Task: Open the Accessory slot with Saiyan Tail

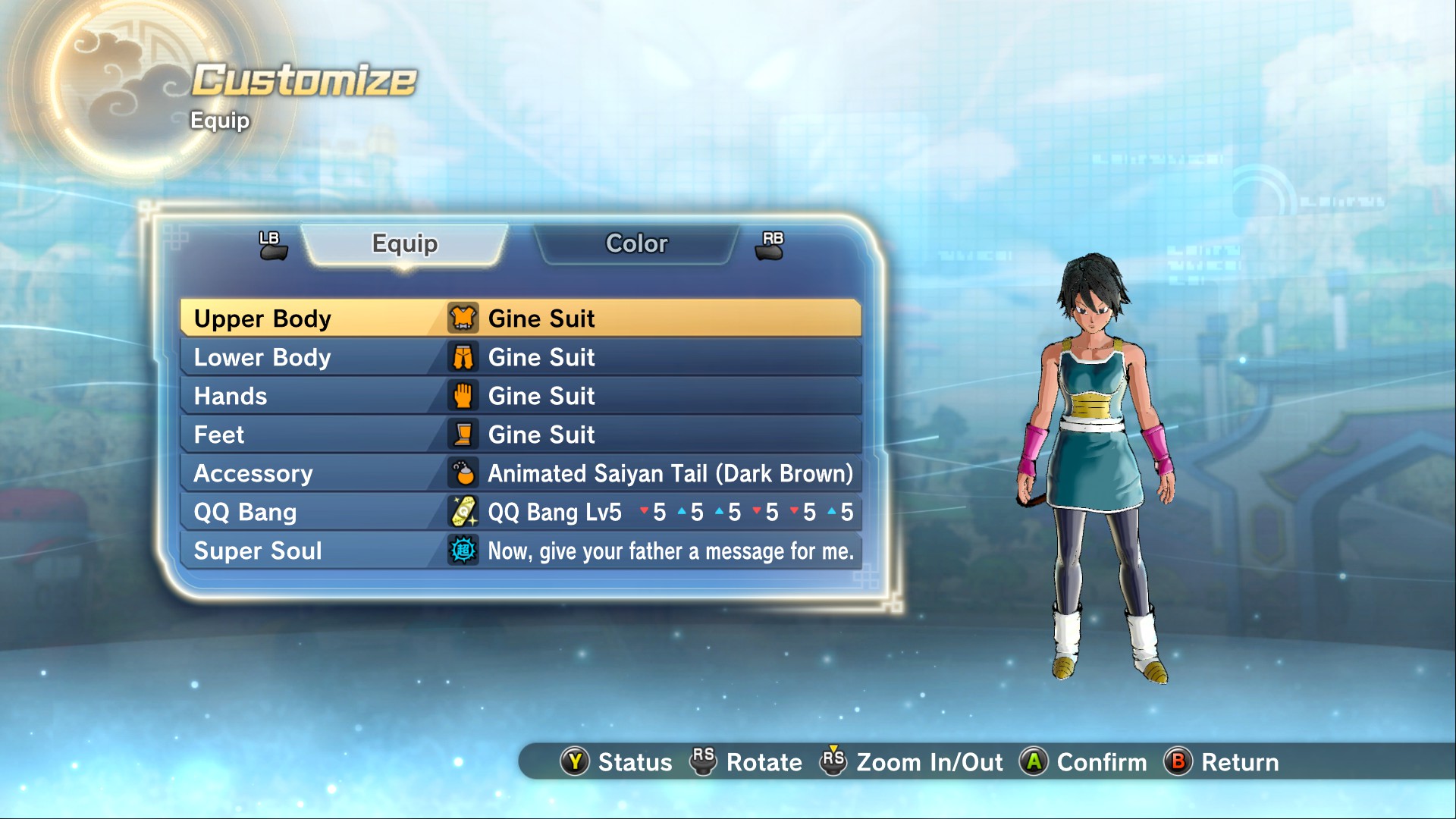Action: [520, 473]
